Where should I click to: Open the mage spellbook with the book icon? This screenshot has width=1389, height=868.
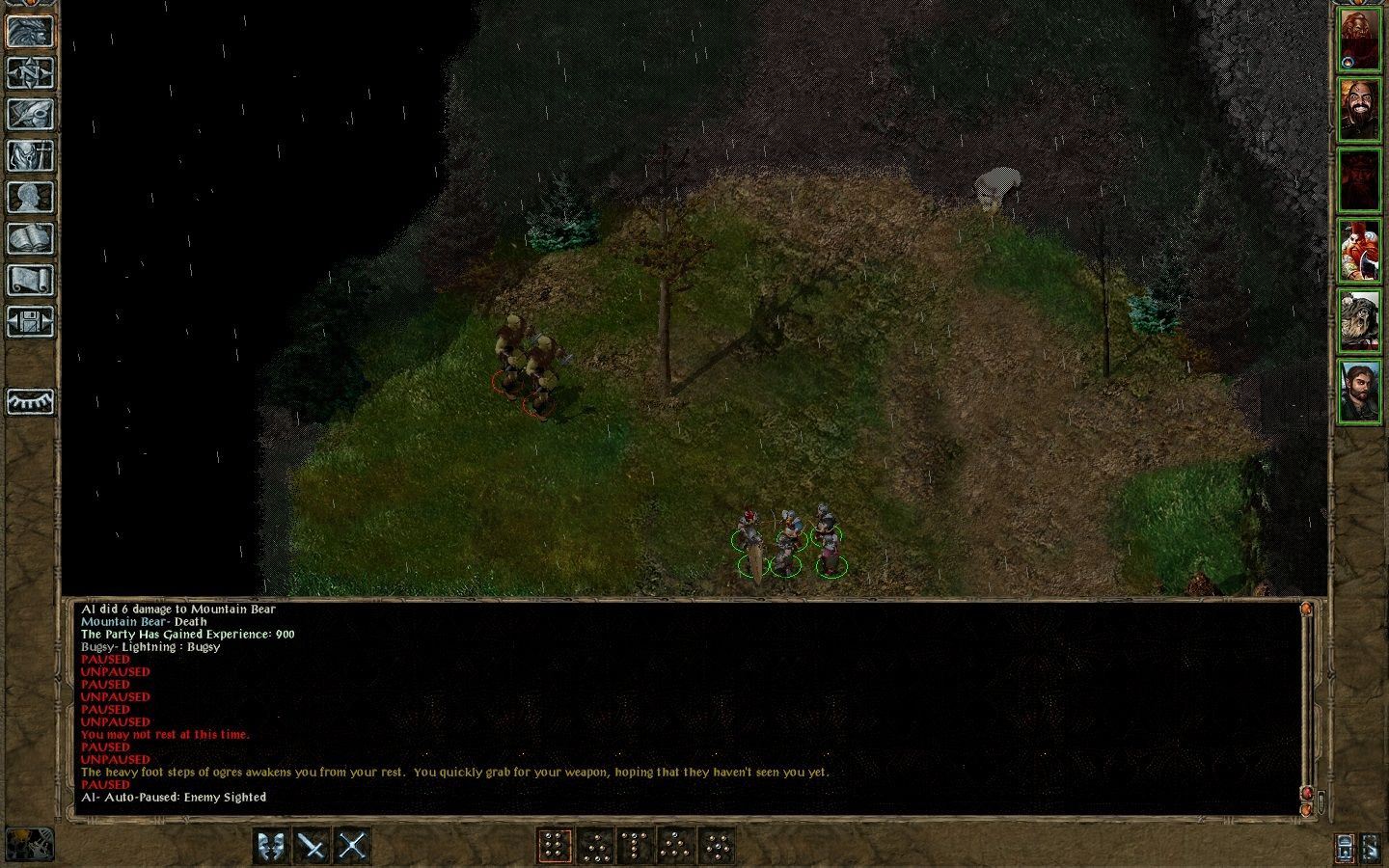(30, 238)
